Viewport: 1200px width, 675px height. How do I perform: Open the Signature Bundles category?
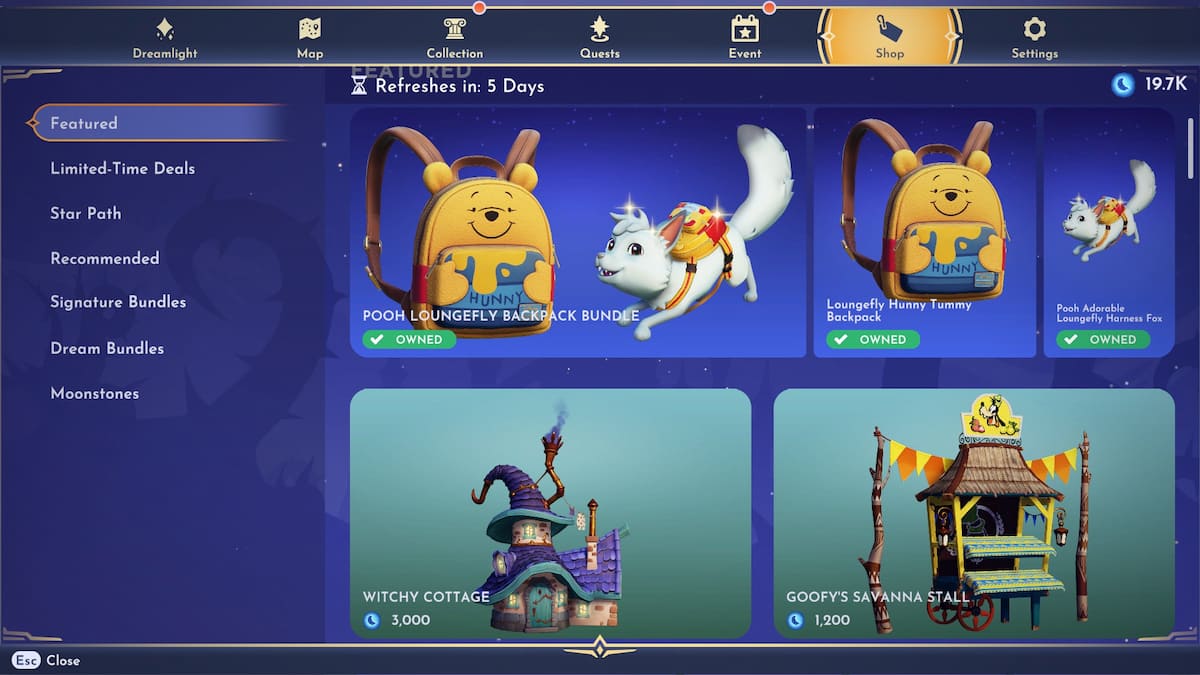[x=118, y=302]
